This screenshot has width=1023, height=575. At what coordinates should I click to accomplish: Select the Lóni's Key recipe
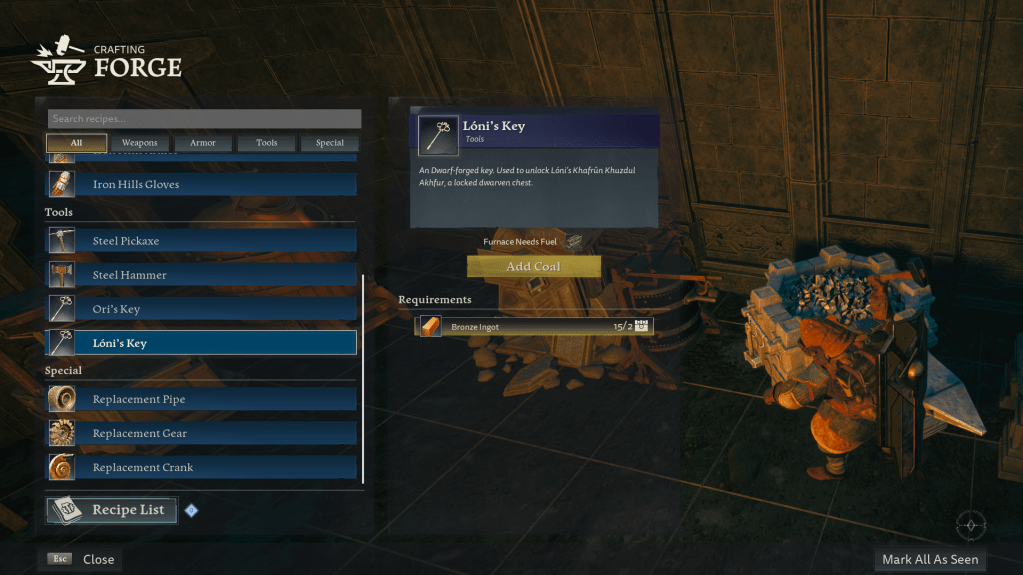pyautogui.click(x=202, y=343)
